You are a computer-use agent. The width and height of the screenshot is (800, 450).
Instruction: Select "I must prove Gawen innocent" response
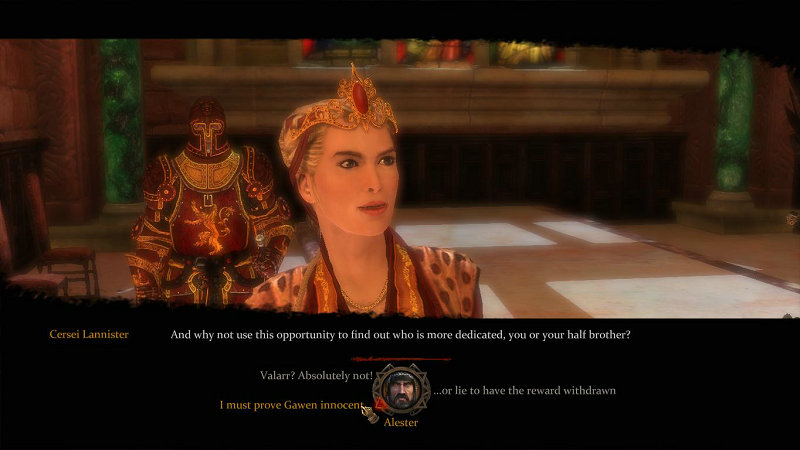[290, 405]
